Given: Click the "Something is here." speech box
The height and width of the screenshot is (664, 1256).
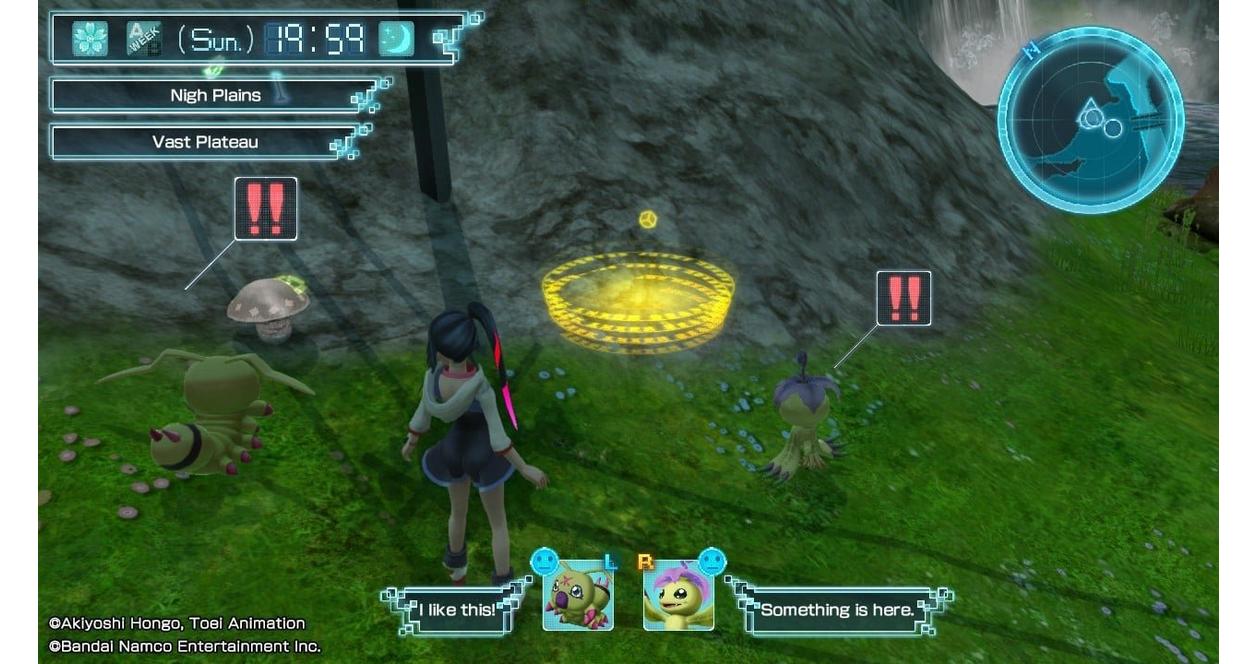Looking at the screenshot, I should 836,609.
